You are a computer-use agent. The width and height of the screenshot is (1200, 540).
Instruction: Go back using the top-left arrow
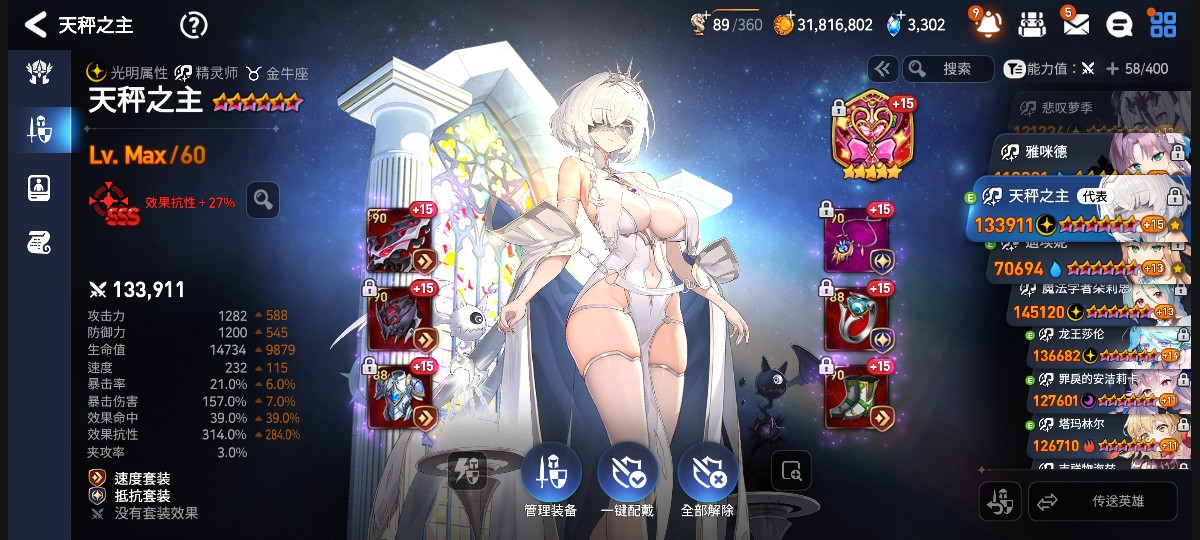pos(36,25)
